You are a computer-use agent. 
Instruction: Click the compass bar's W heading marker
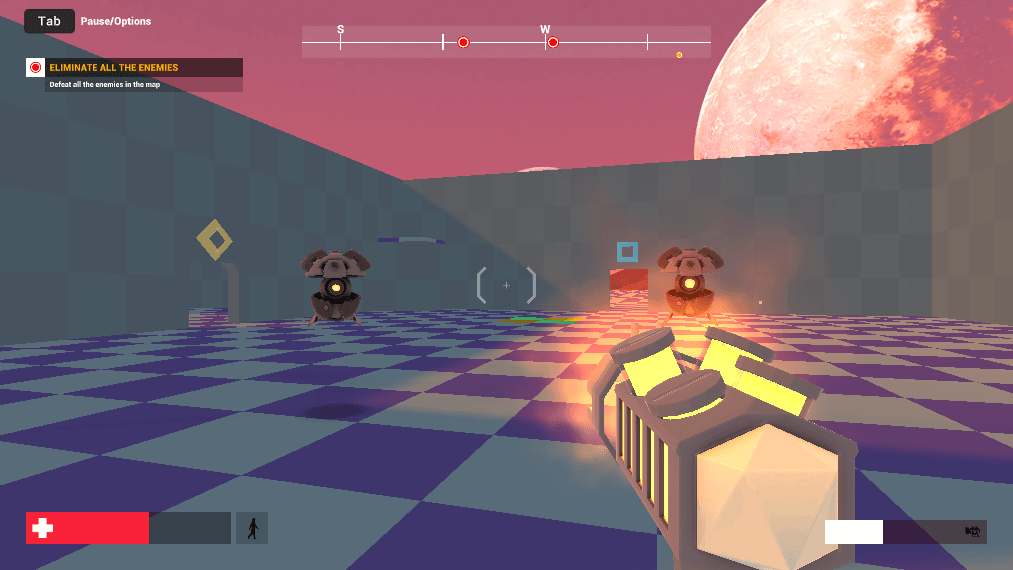(x=545, y=30)
